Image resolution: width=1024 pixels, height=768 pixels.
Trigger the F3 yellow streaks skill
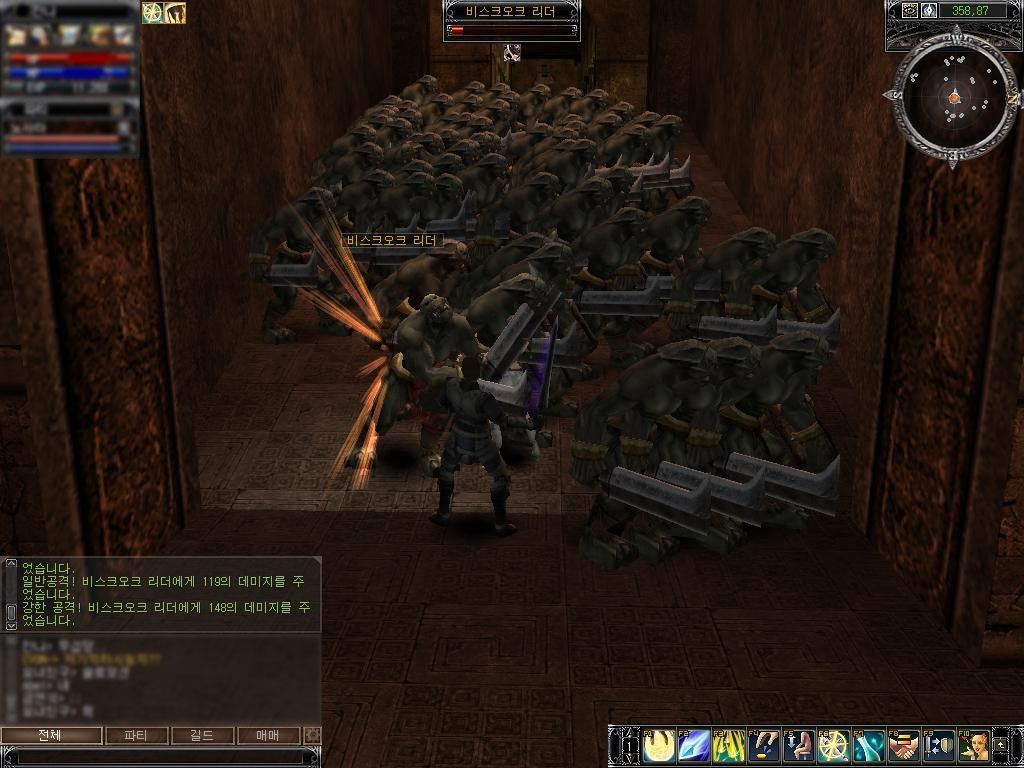coord(730,745)
